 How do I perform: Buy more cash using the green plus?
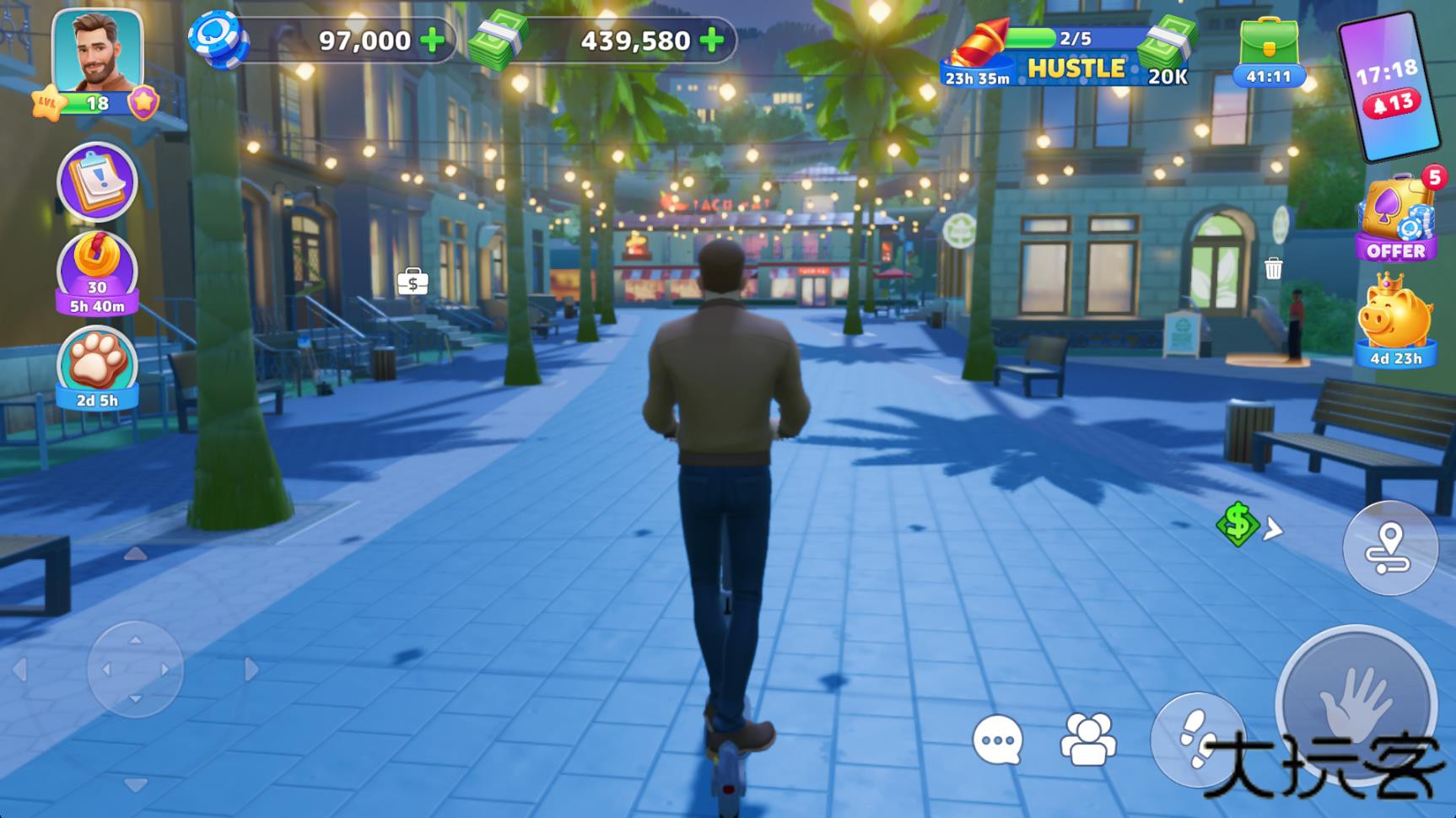point(712,40)
